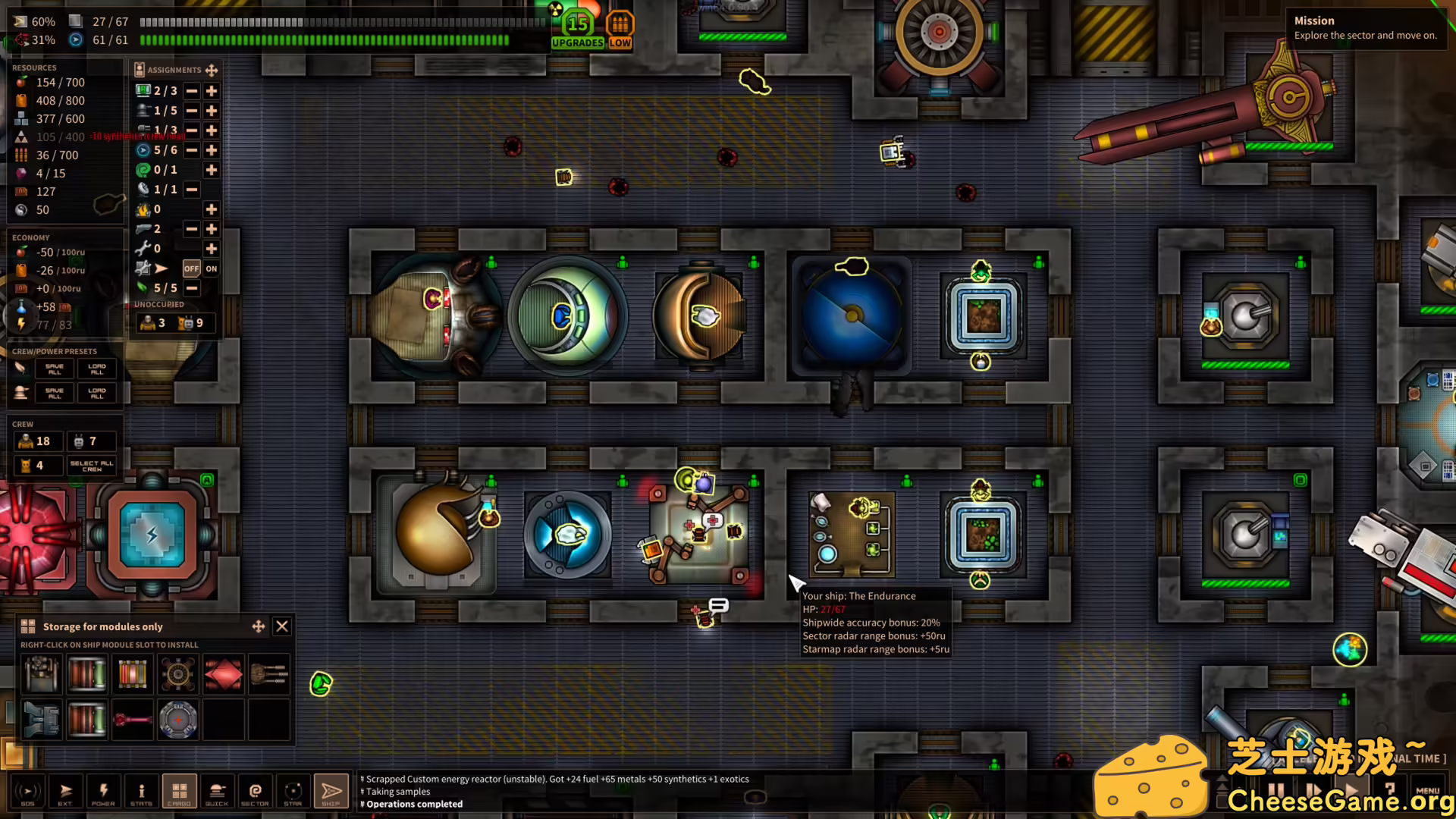
Task: Open the STAR map
Action: point(293,791)
